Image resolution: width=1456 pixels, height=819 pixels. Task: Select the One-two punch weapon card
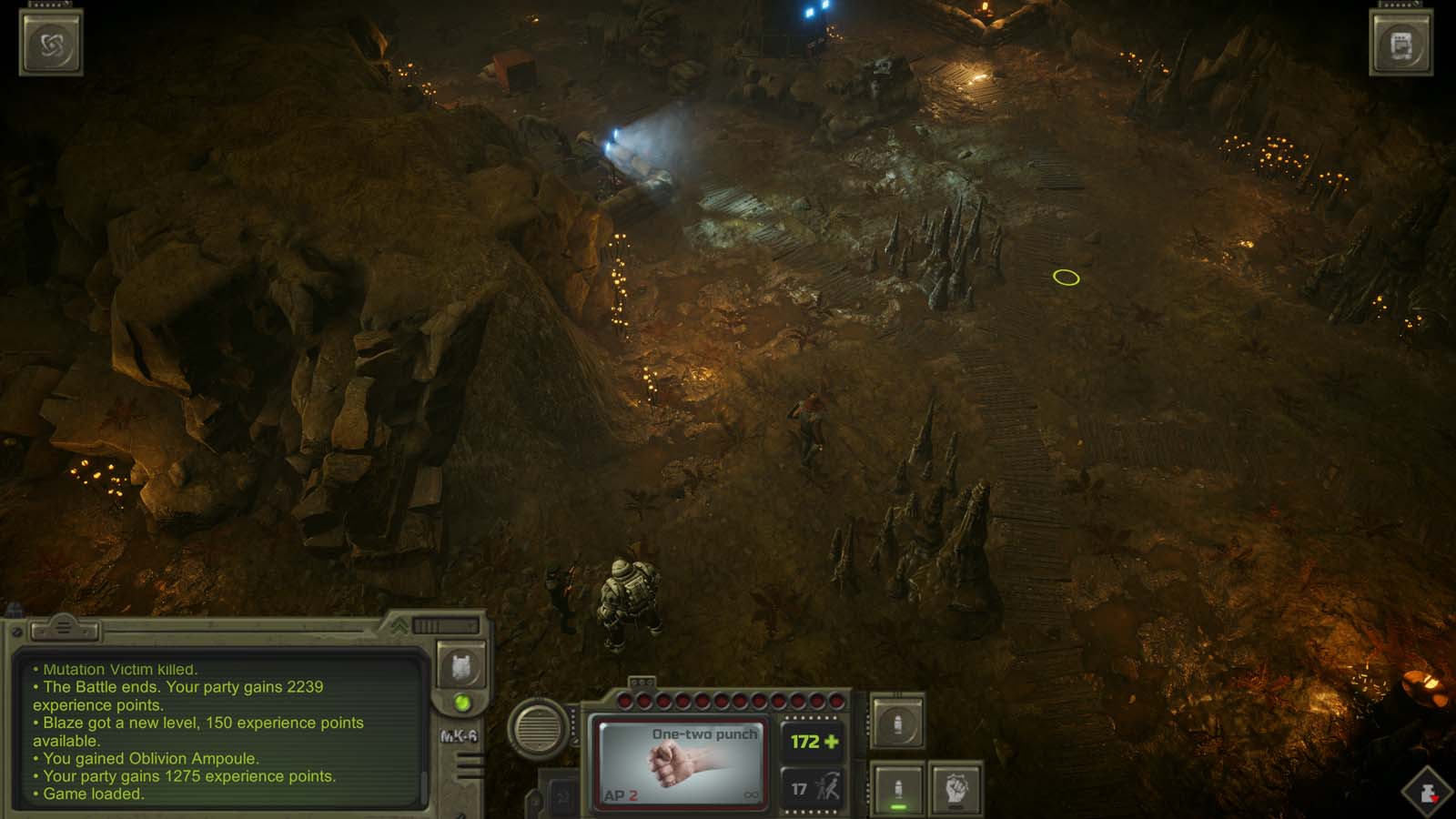680,762
